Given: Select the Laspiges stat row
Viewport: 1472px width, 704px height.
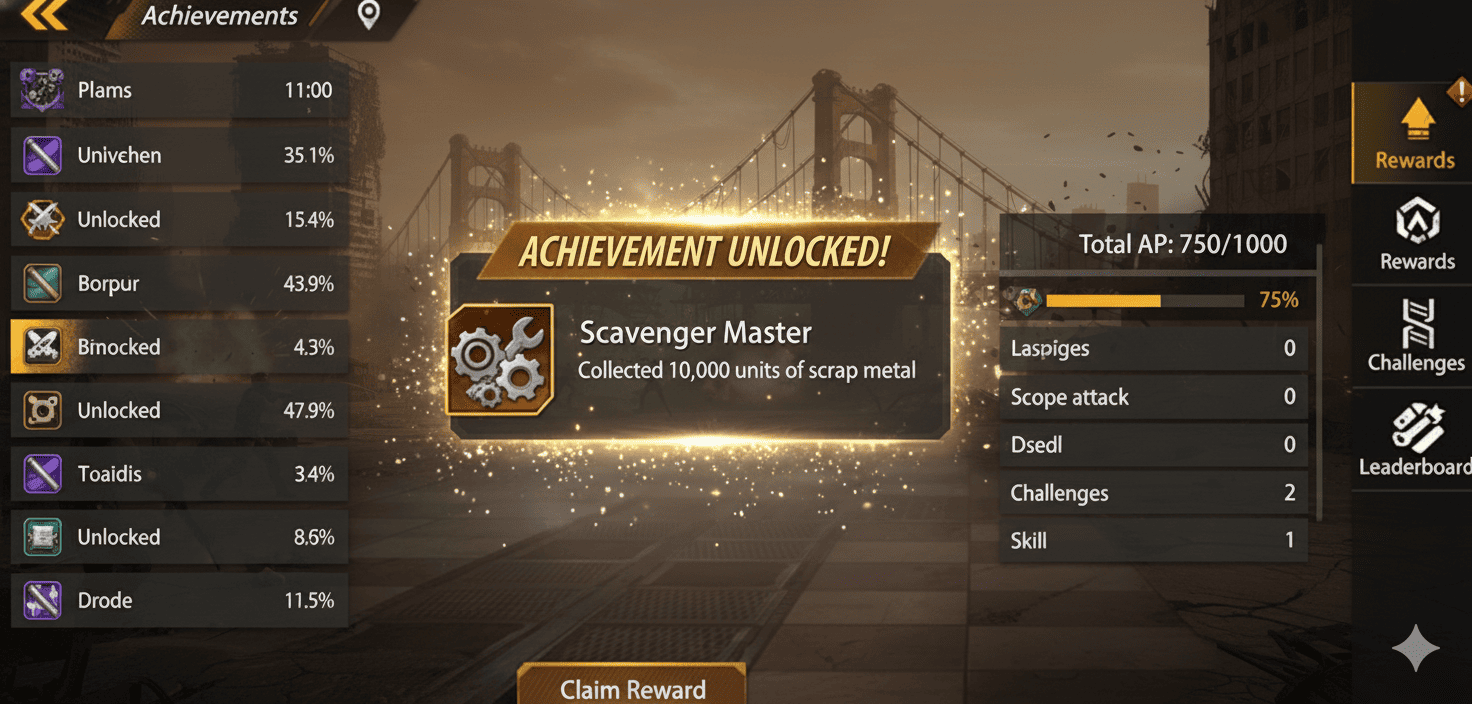Looking at the screenshot, I should click(1153, 349).
